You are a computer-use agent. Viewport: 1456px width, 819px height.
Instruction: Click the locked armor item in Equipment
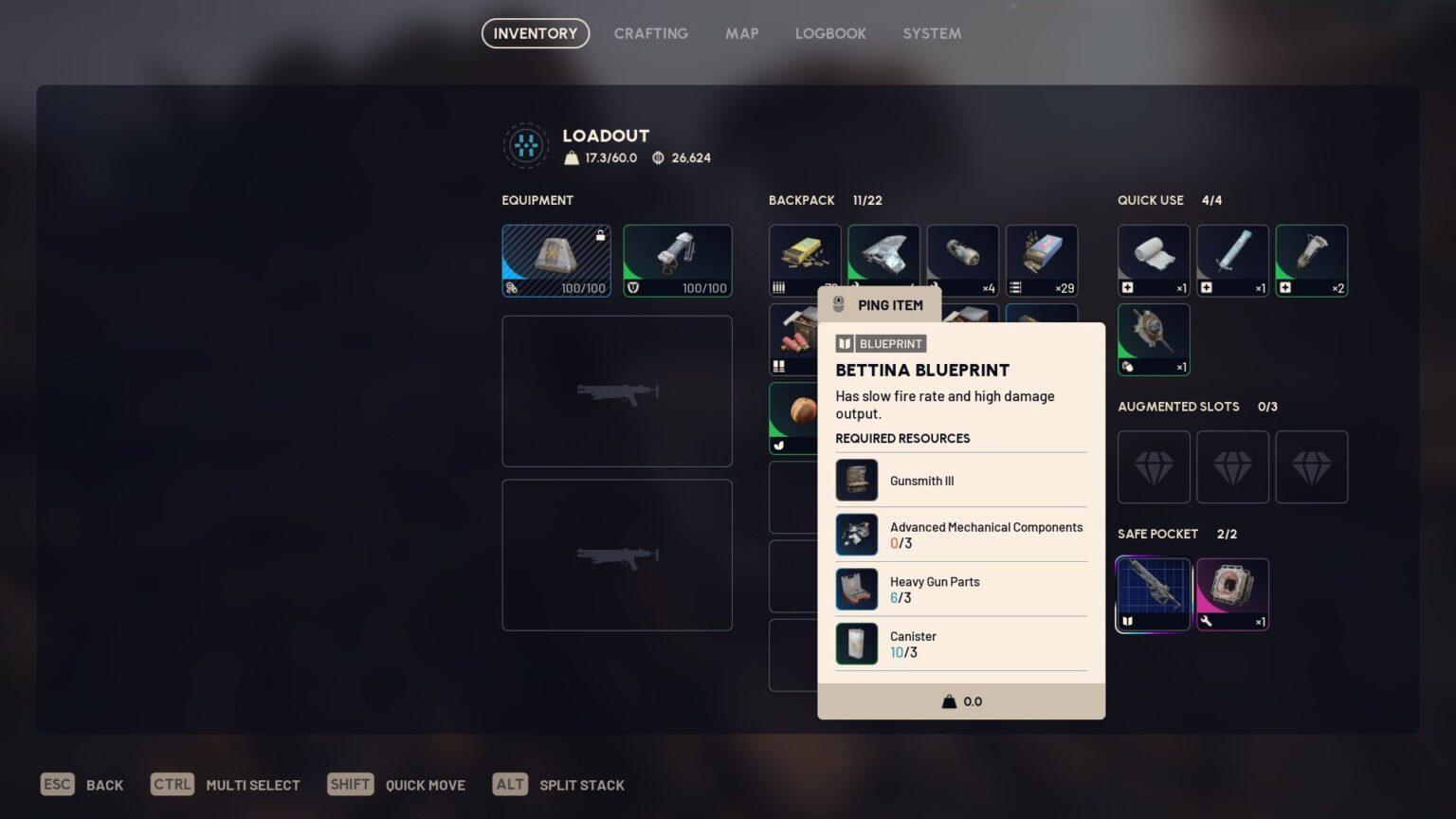click(x=556, y=259)
